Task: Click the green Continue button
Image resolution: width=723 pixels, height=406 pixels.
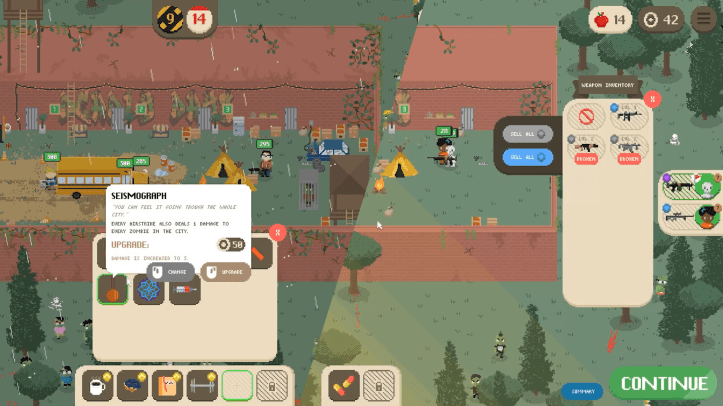Action: coord(662,384)
